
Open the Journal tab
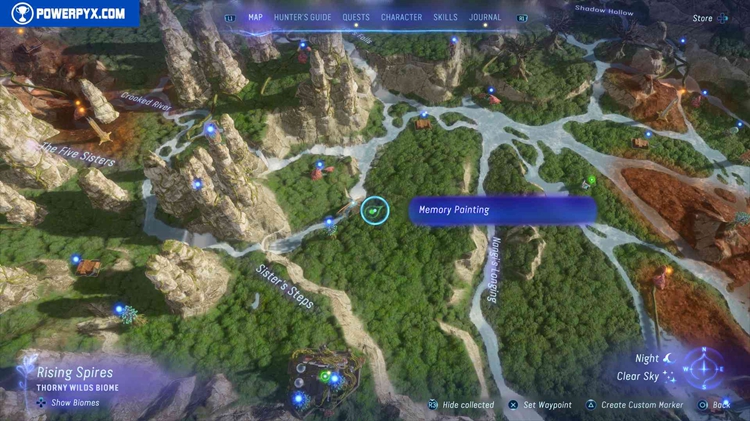485,17
